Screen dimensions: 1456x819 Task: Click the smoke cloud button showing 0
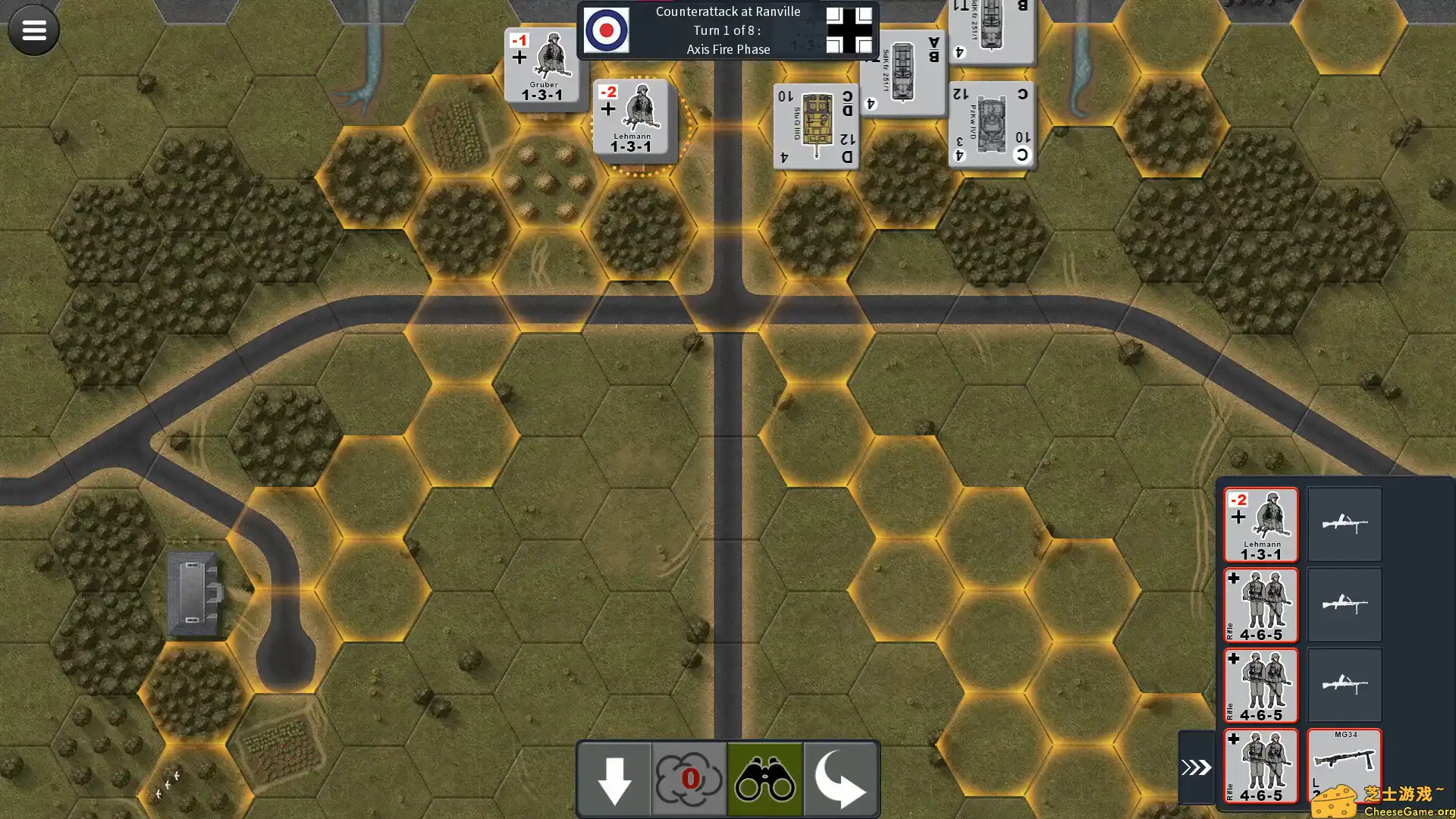pyautogui.click(x=689, y=779)
